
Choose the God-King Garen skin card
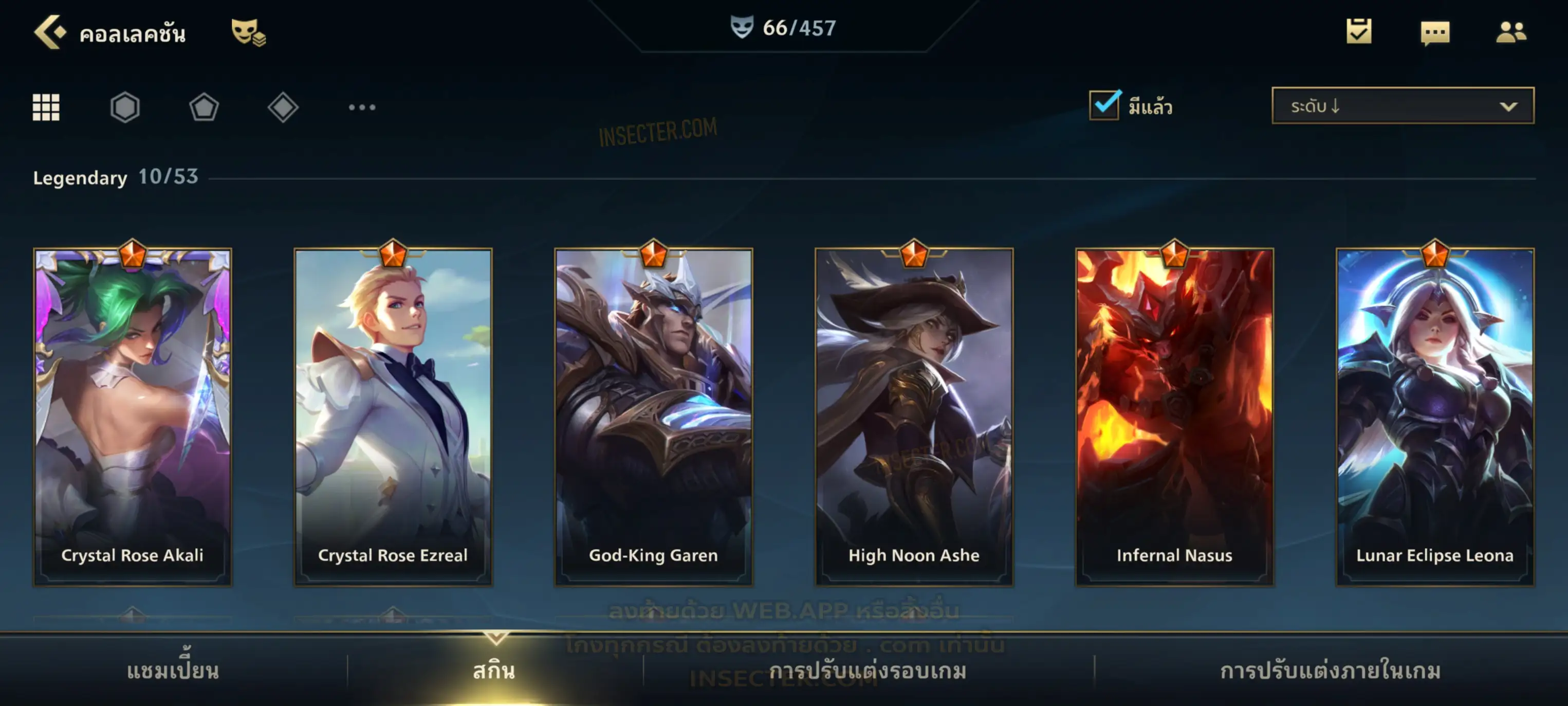coord(654,417)
